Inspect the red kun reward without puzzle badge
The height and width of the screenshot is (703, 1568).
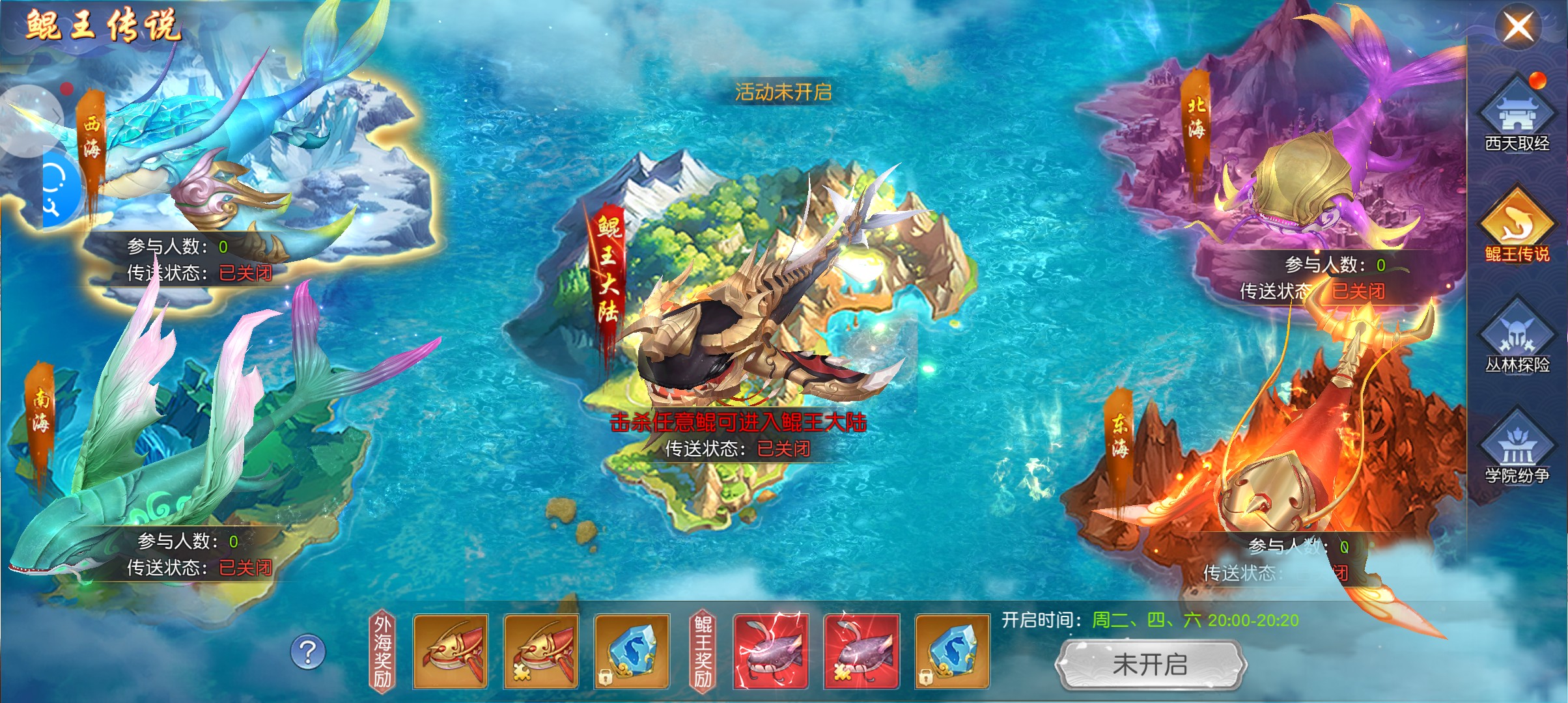pos(451,651)
